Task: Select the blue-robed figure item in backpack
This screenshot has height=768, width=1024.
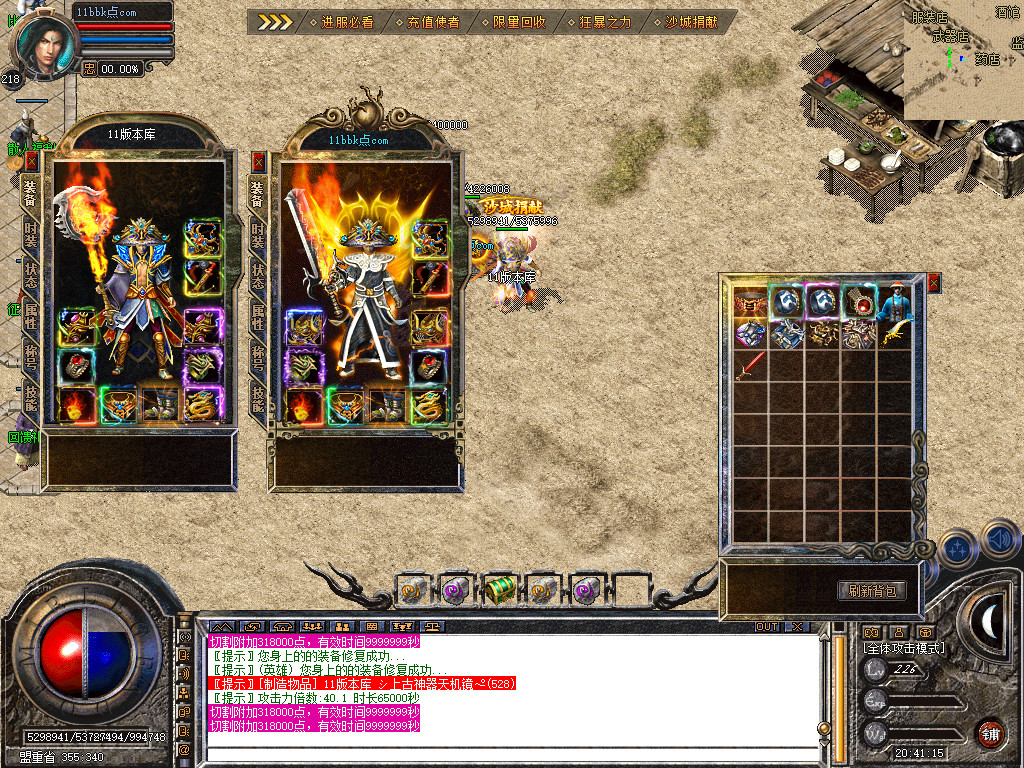Action: 895,302
